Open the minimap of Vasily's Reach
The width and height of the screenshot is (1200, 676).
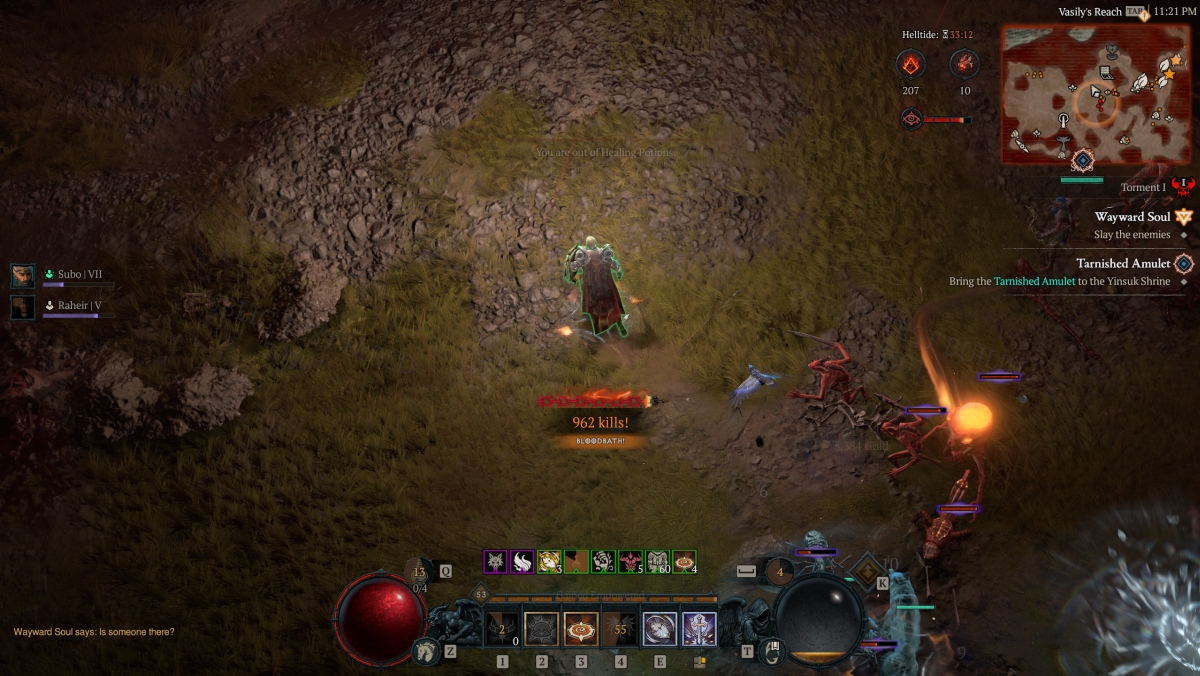coord(1082,94)
